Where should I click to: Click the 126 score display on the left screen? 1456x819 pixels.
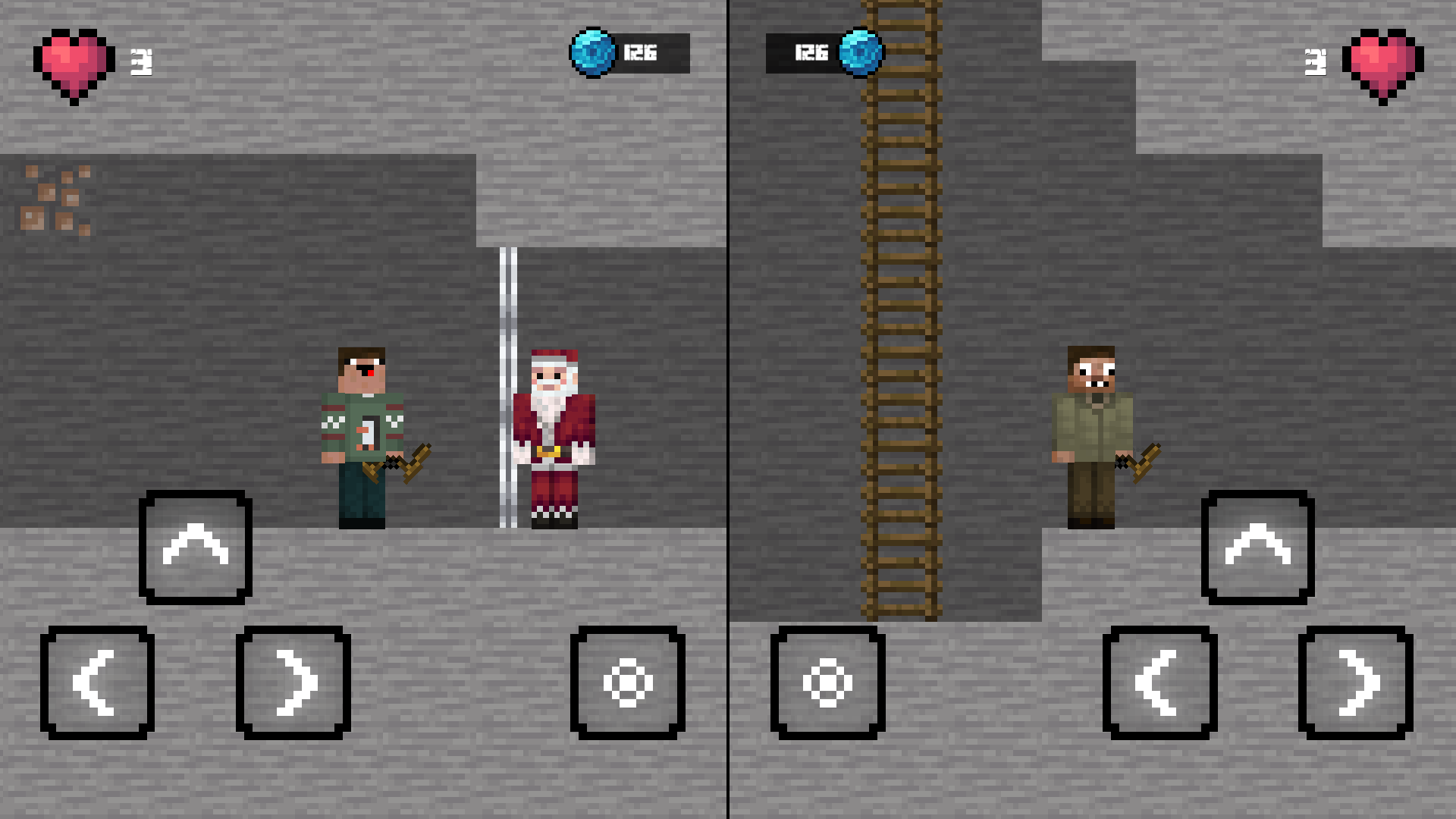coord(641,53)
